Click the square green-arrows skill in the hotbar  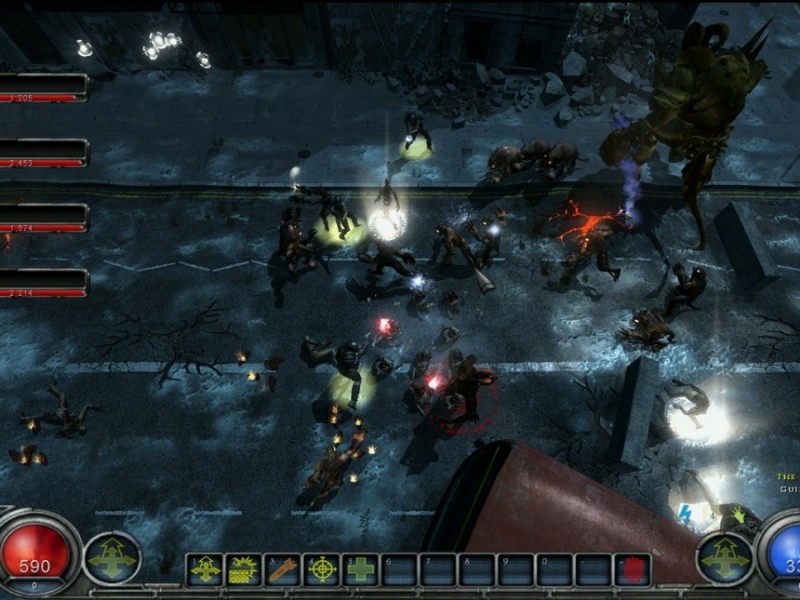(x=205, y=569)
